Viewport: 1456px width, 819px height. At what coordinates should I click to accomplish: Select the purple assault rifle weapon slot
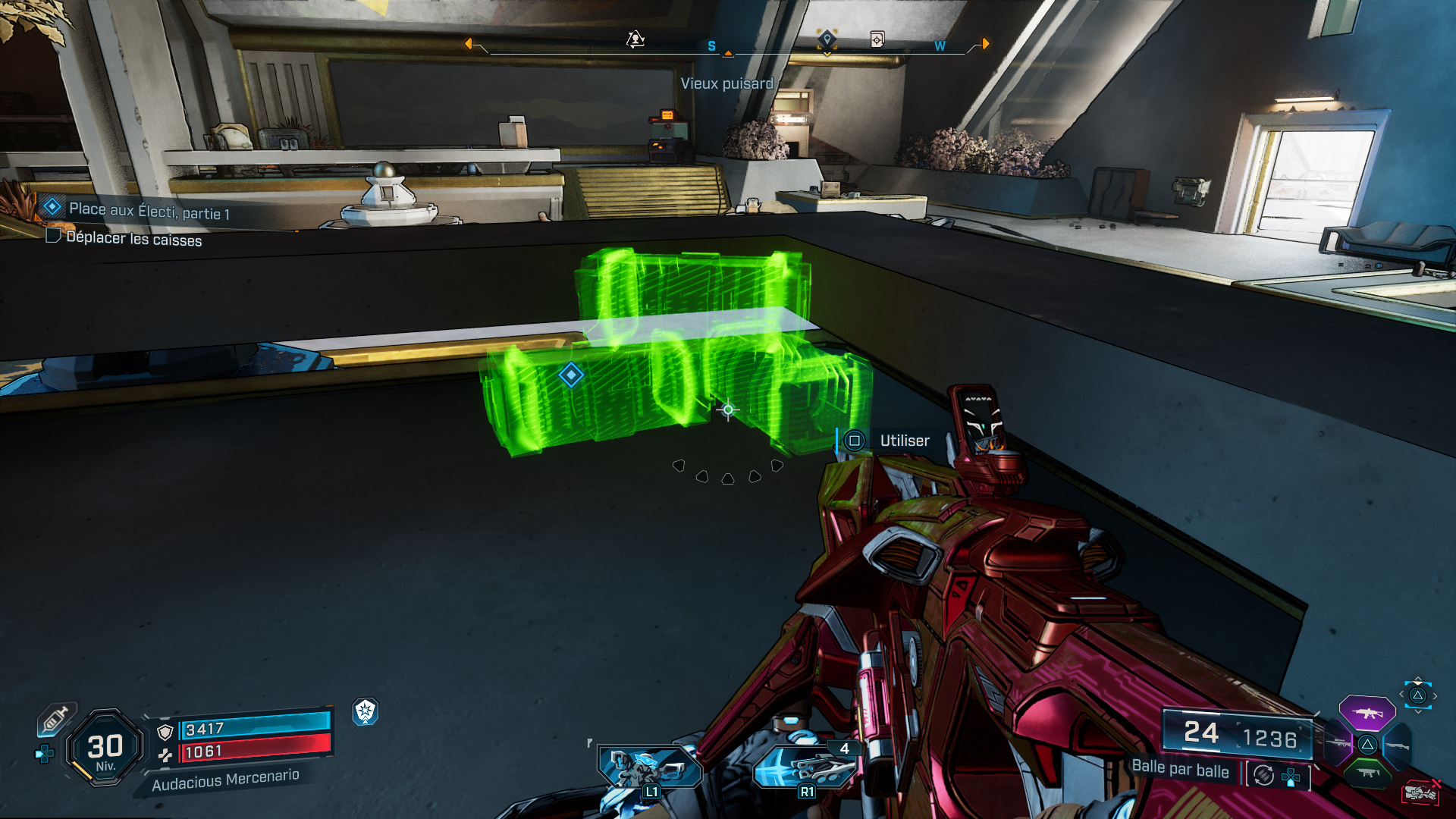[x=1367, y=713]
